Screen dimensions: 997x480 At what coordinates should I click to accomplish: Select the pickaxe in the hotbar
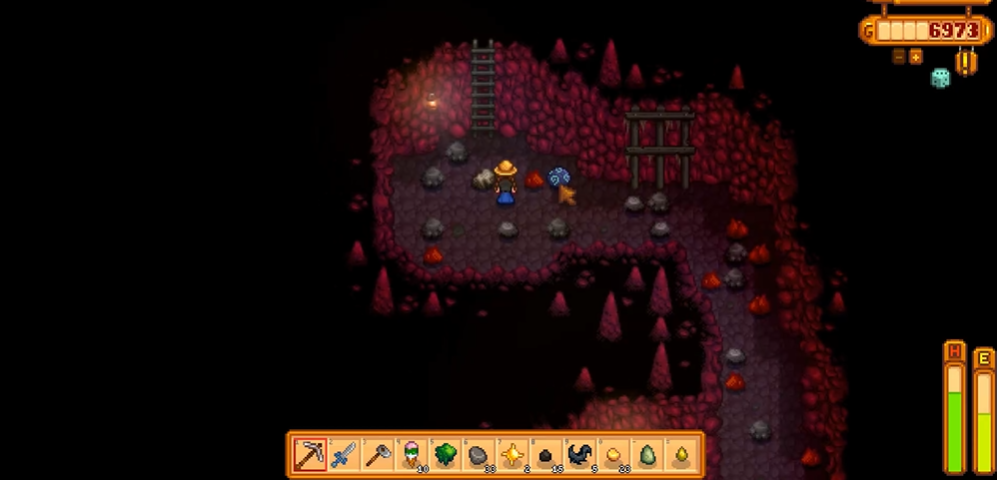coord(310,456)
